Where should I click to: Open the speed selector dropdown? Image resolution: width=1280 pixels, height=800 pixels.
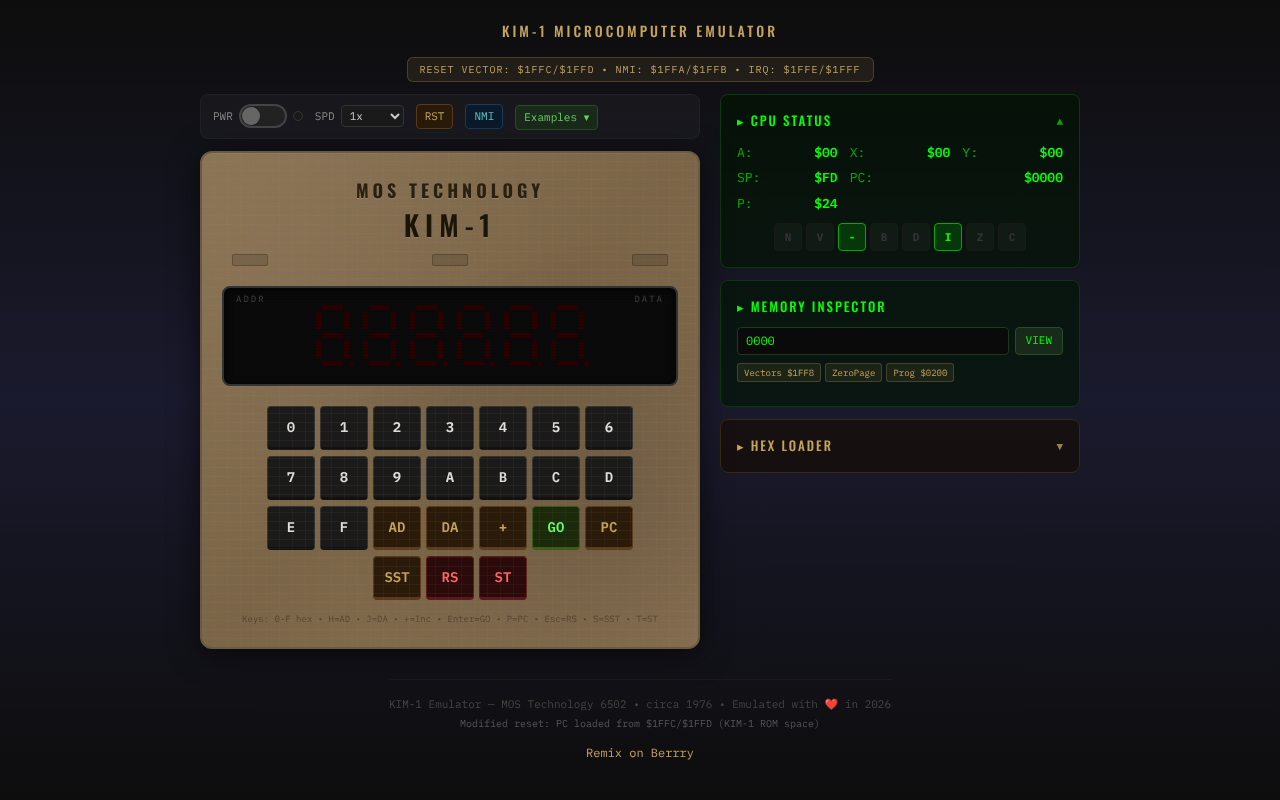coord(372,116)
